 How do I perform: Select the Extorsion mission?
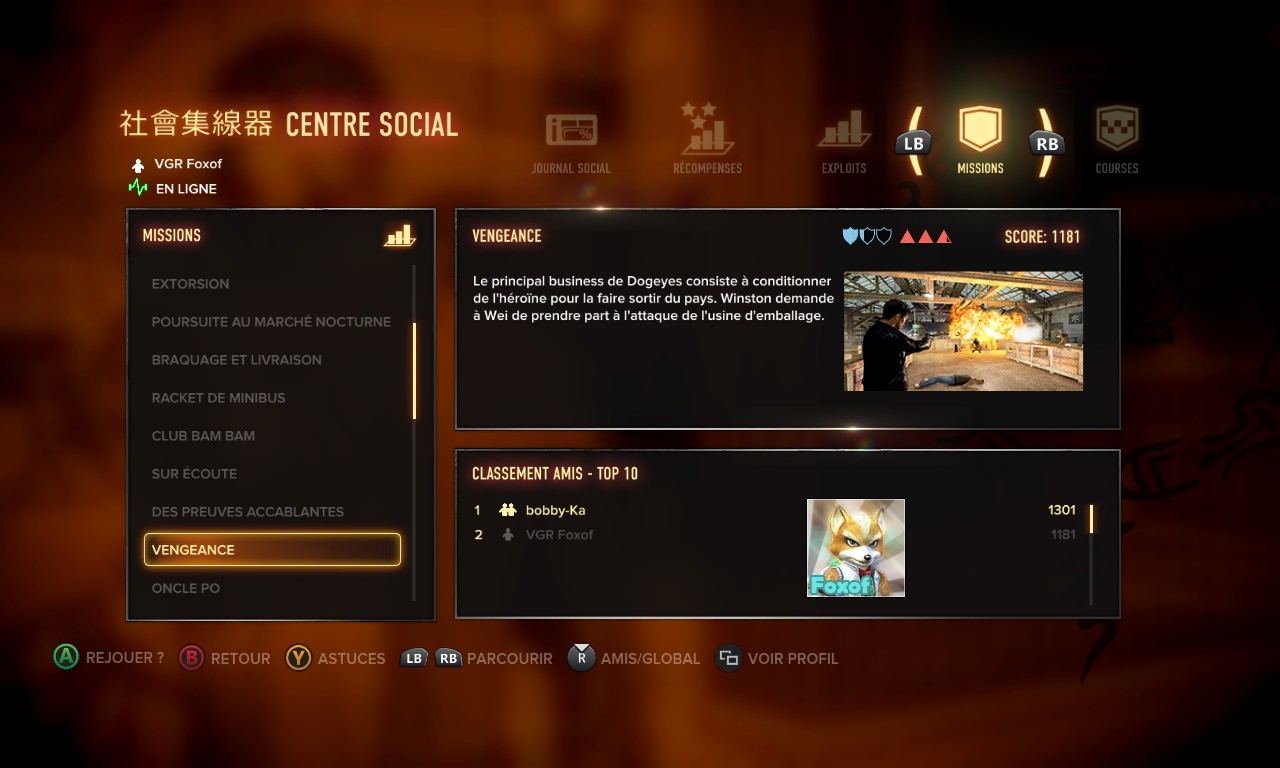pyautogui.click(x=190, y=284)
